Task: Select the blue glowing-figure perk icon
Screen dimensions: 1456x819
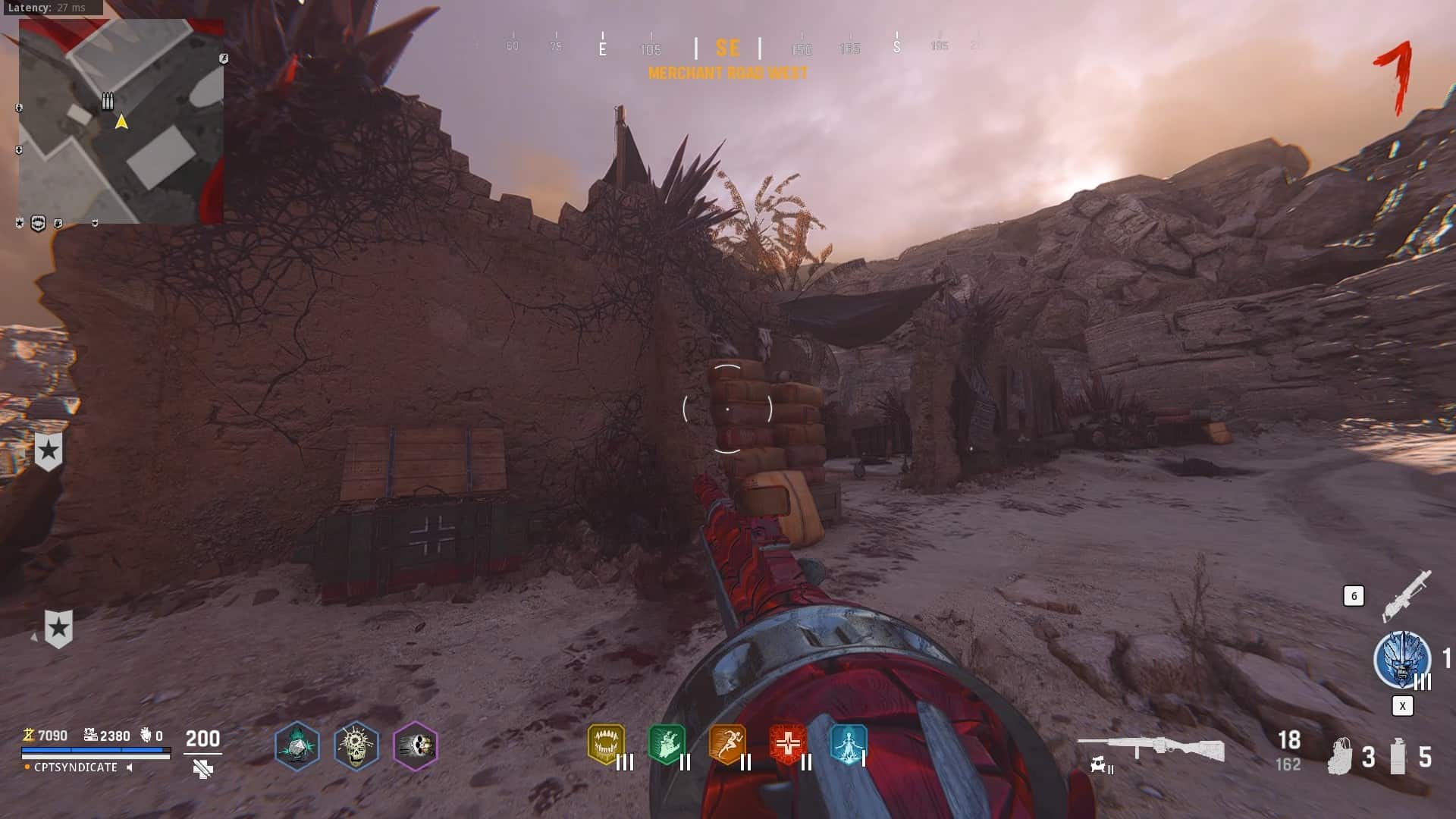Action: [x=848, y=744]
